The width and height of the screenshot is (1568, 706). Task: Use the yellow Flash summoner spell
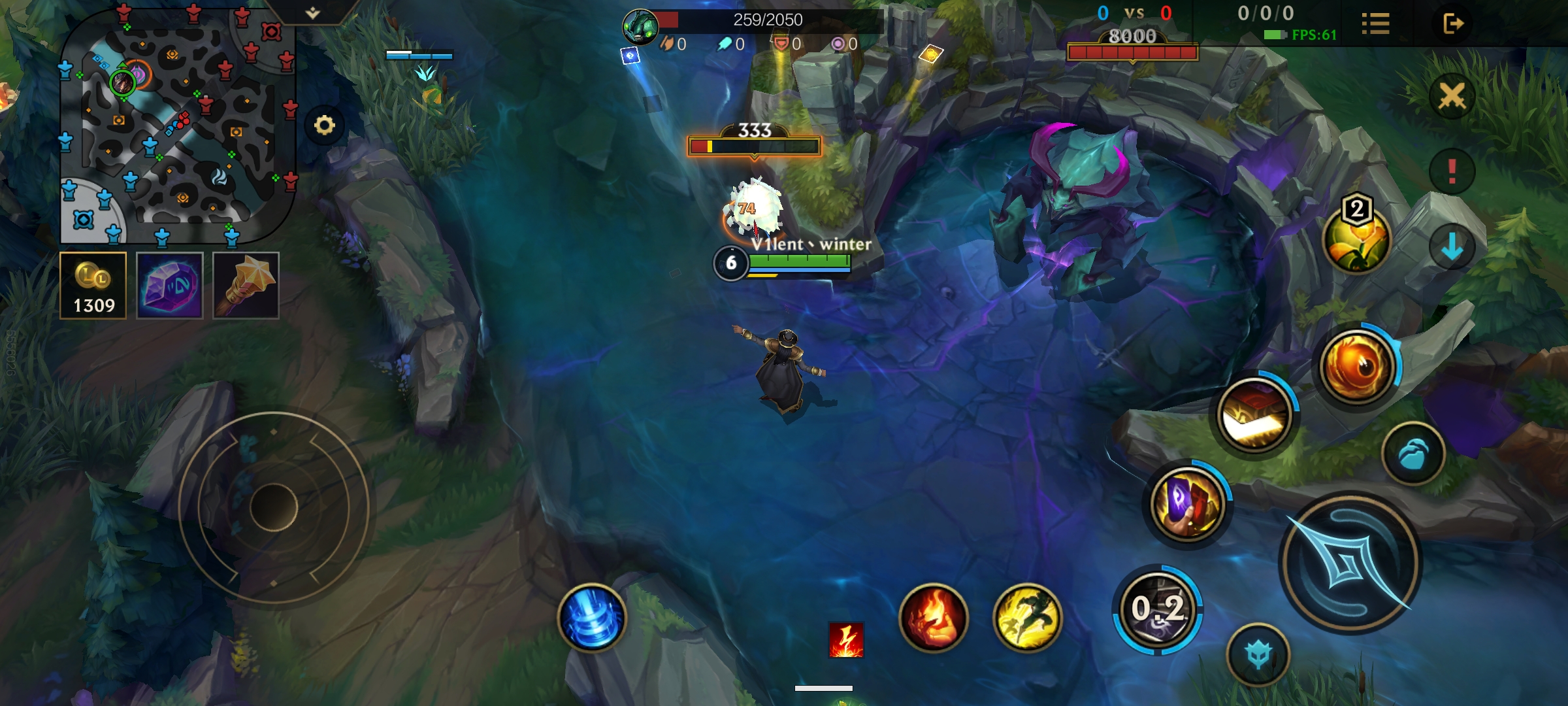[1027, 617]
